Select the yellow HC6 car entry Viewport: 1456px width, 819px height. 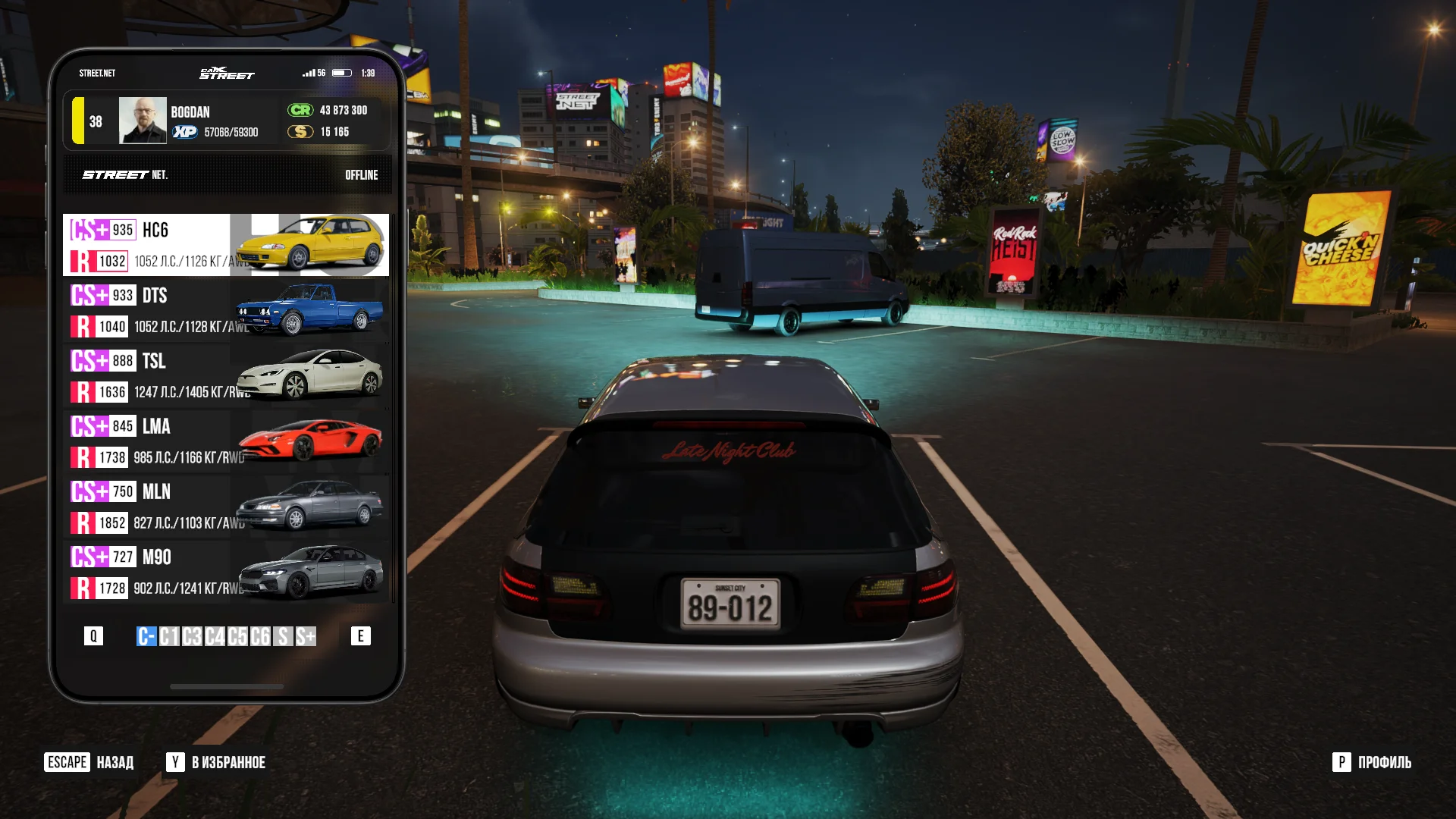(x=226, y=245)
